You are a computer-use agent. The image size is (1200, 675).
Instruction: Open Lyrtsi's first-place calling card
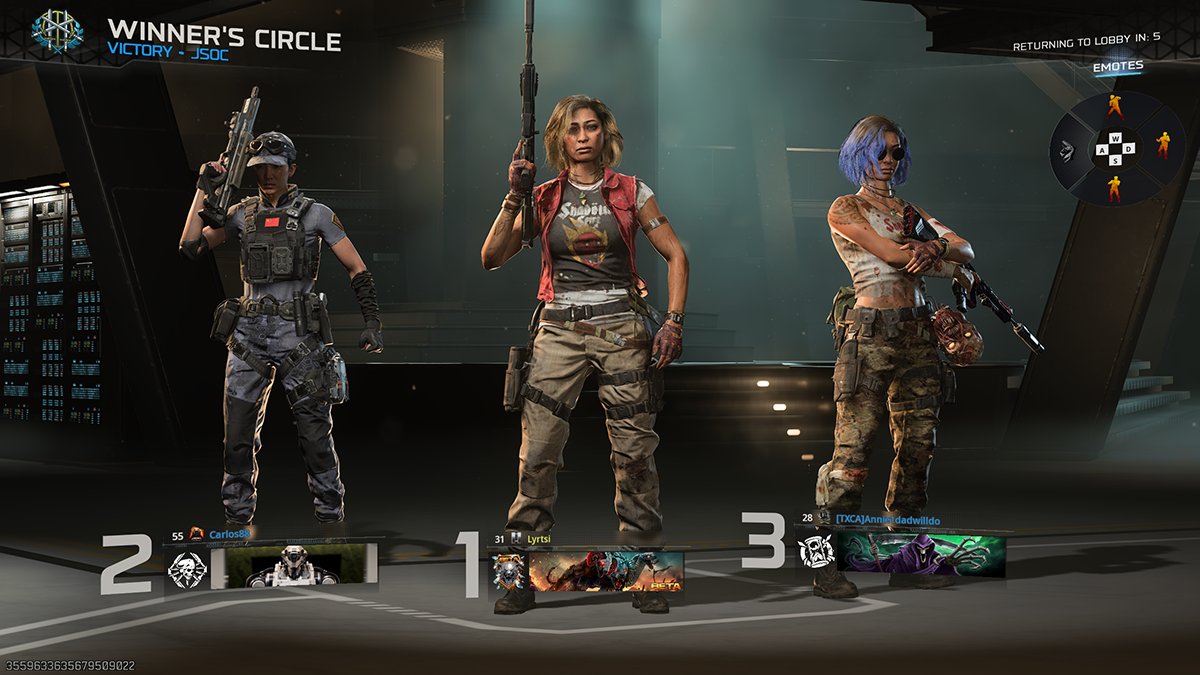click(x=606, y=571)
